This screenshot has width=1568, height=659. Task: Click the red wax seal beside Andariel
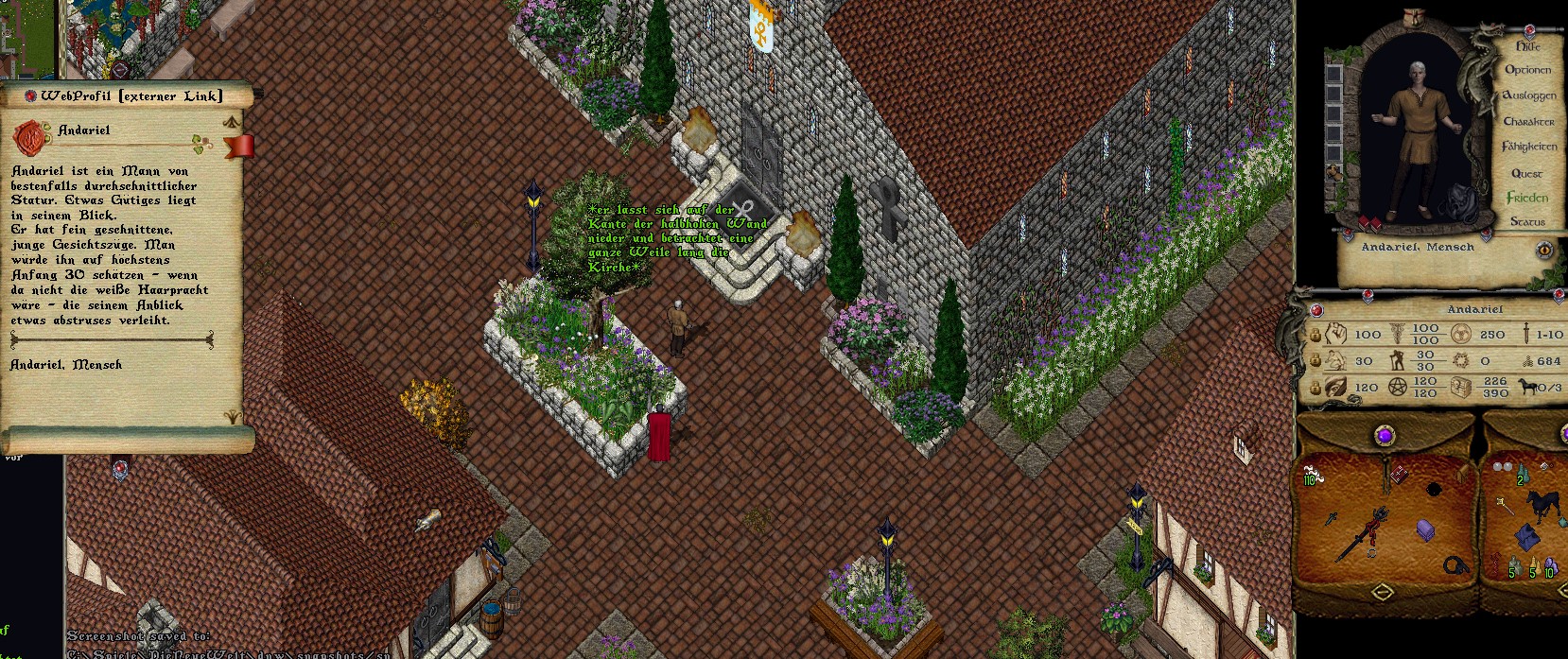tap(30, 139)
